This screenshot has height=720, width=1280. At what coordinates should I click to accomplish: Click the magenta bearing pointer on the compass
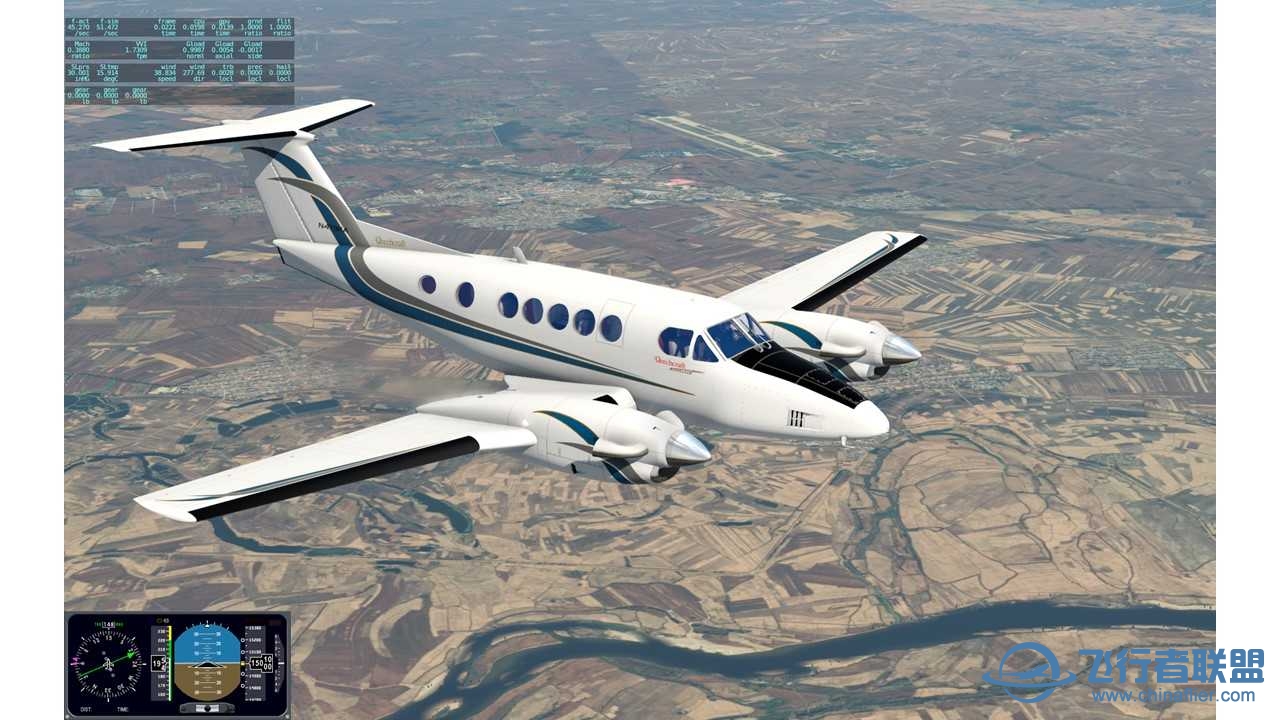coord(75,659)
